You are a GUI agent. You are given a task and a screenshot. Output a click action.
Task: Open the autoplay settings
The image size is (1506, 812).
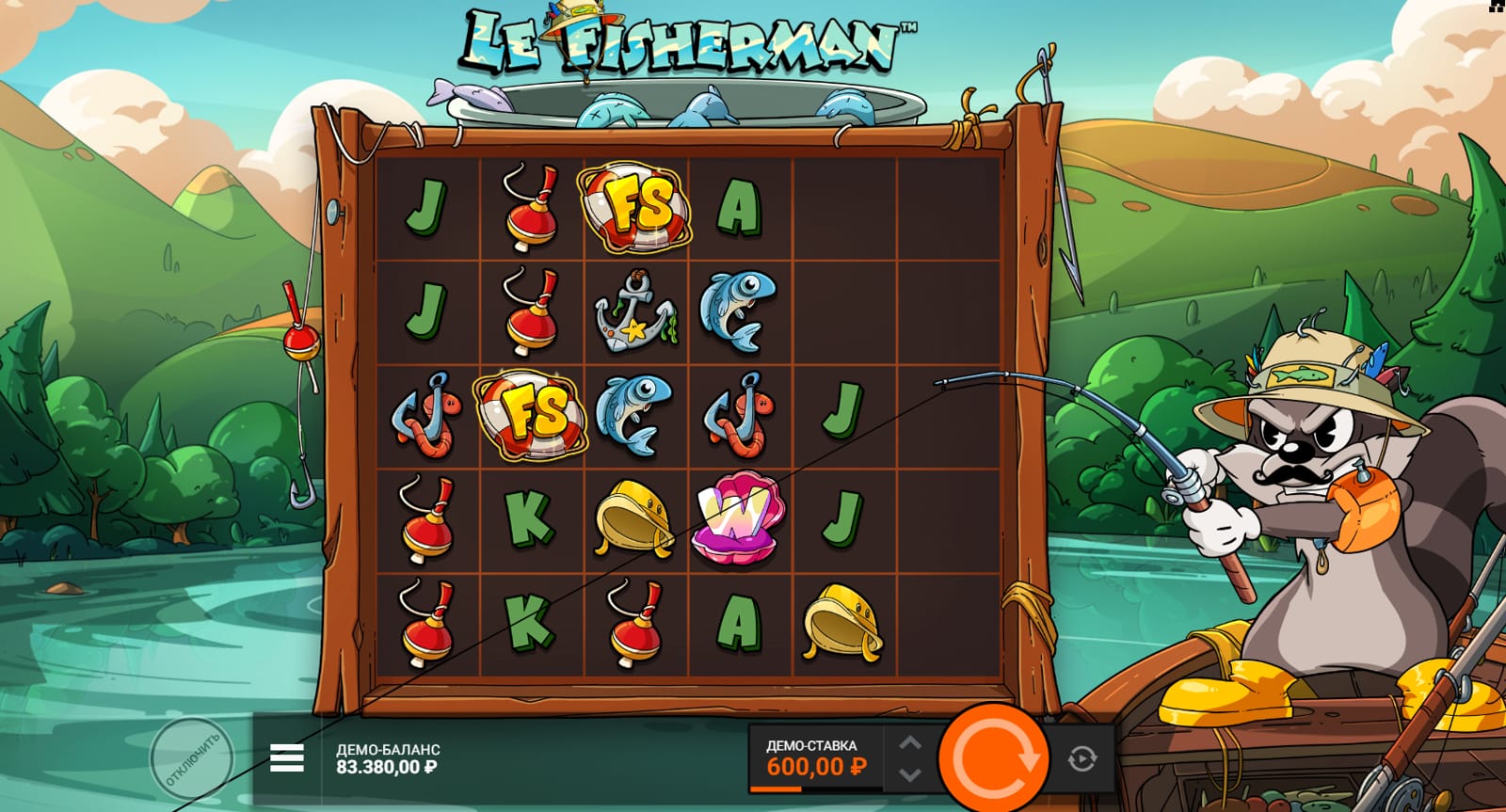1081,758
